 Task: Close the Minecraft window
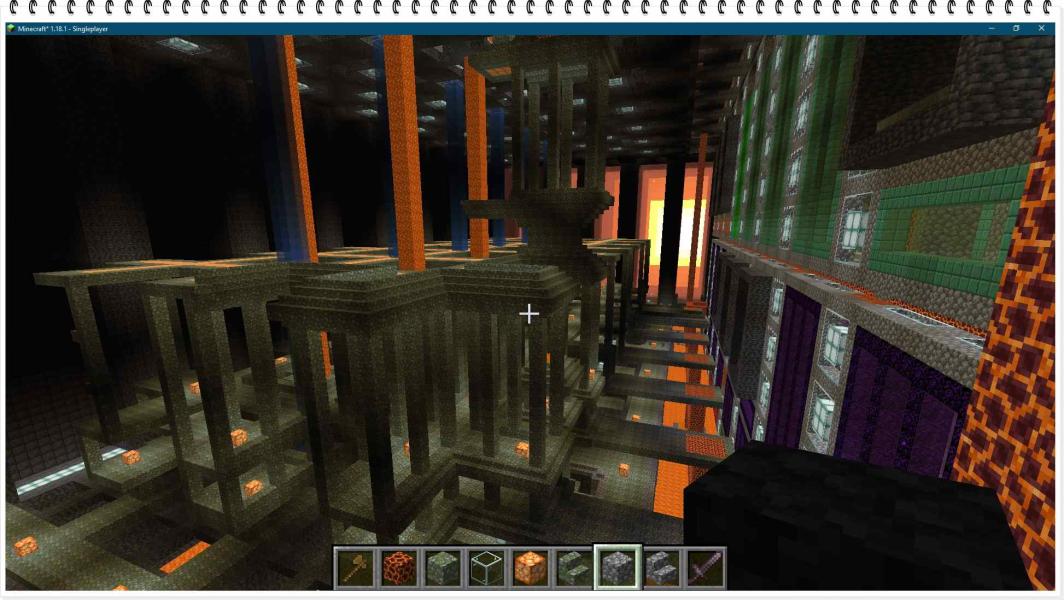(x=1041, y=28)
